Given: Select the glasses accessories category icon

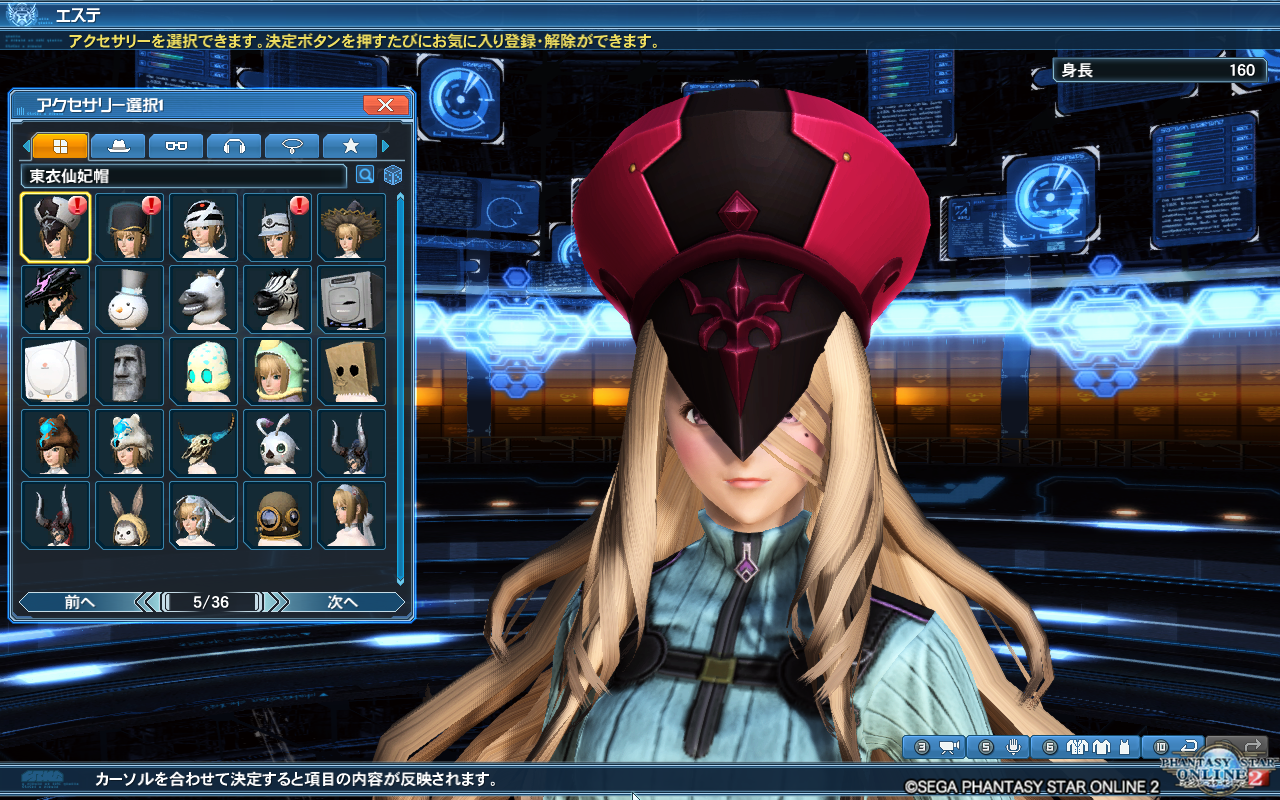Looking at the screenshot, I should pyautogui.click(x=176, y=146).
